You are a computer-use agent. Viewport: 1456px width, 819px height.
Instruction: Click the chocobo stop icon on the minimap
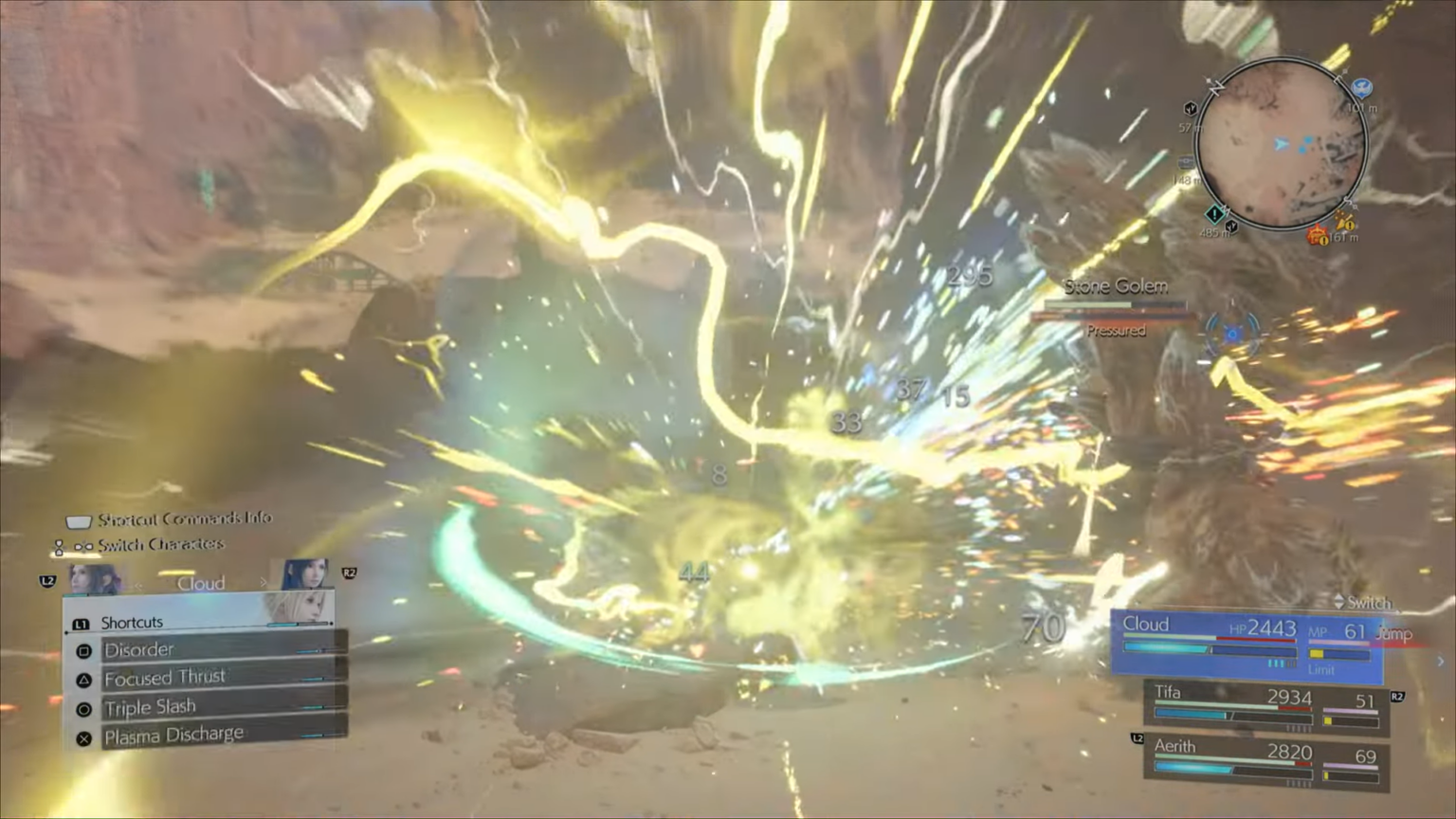(1361, 90)
